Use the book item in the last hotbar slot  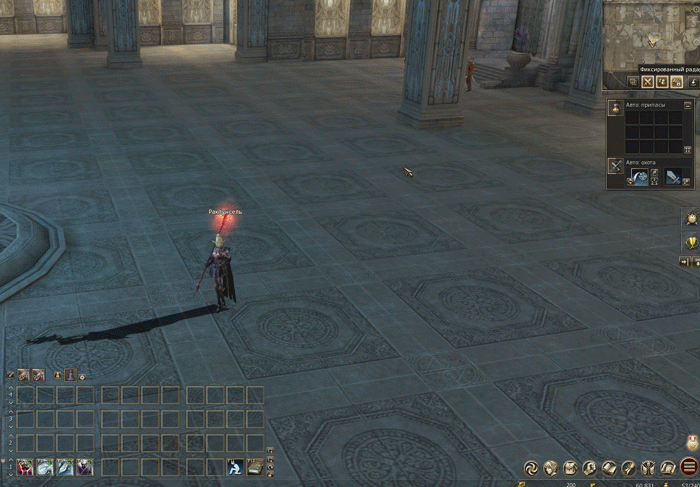pos(255,466)
